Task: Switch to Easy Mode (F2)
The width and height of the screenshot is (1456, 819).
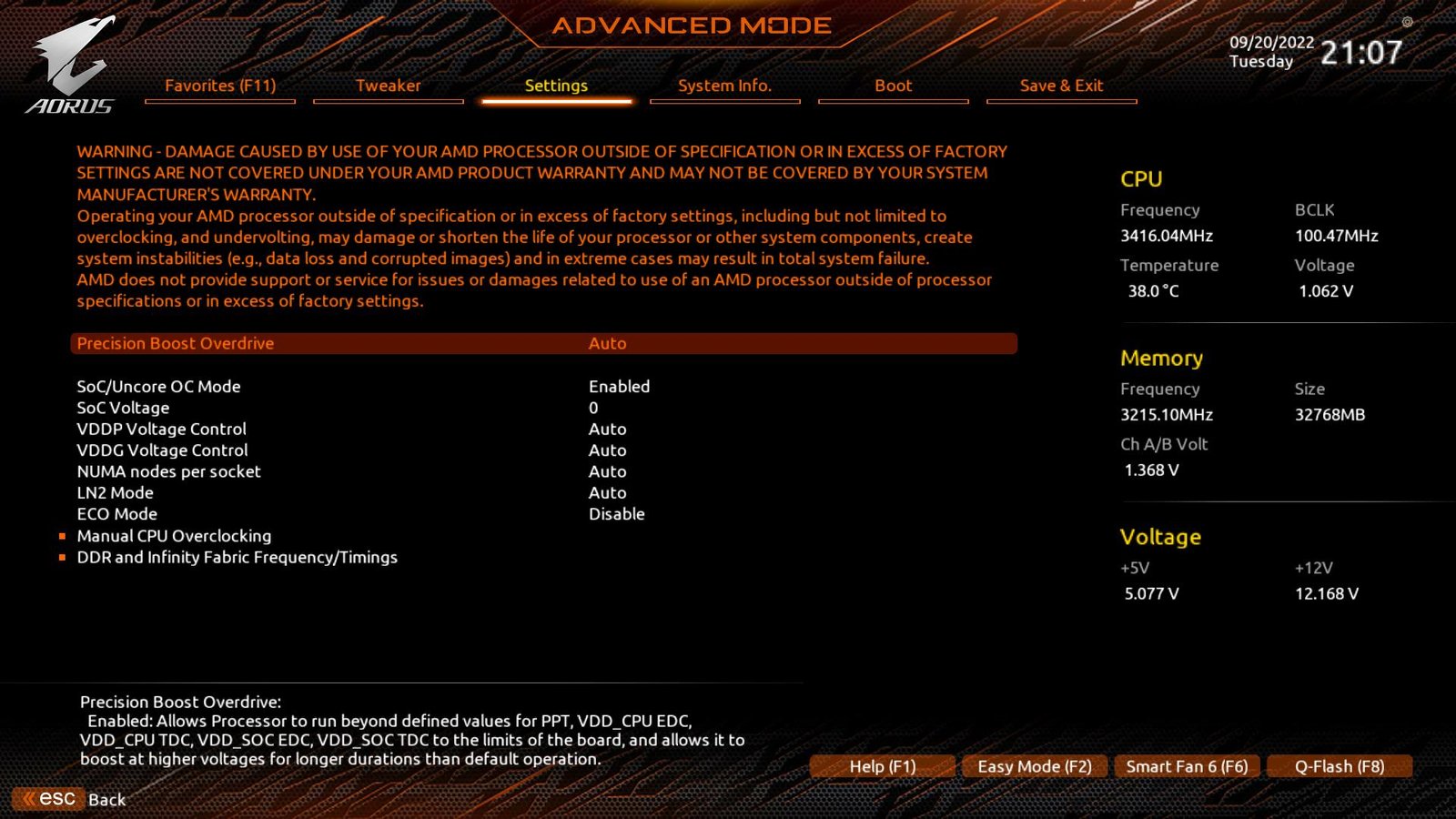Action: tap(1034, 766)
